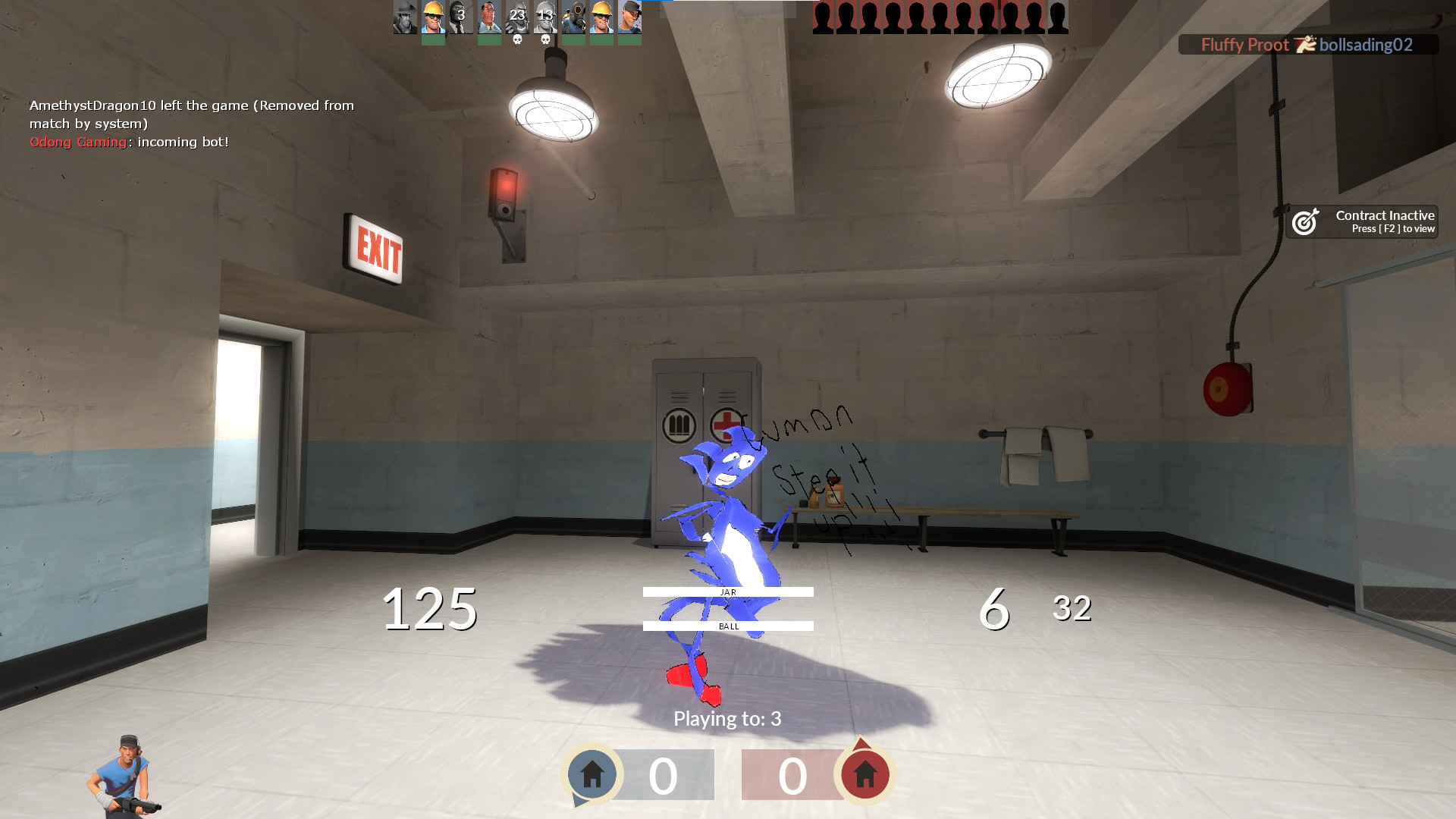Select the bollsading02 name in the killfeed
The image size is (1456, 819).
(x=1365, y=45)
